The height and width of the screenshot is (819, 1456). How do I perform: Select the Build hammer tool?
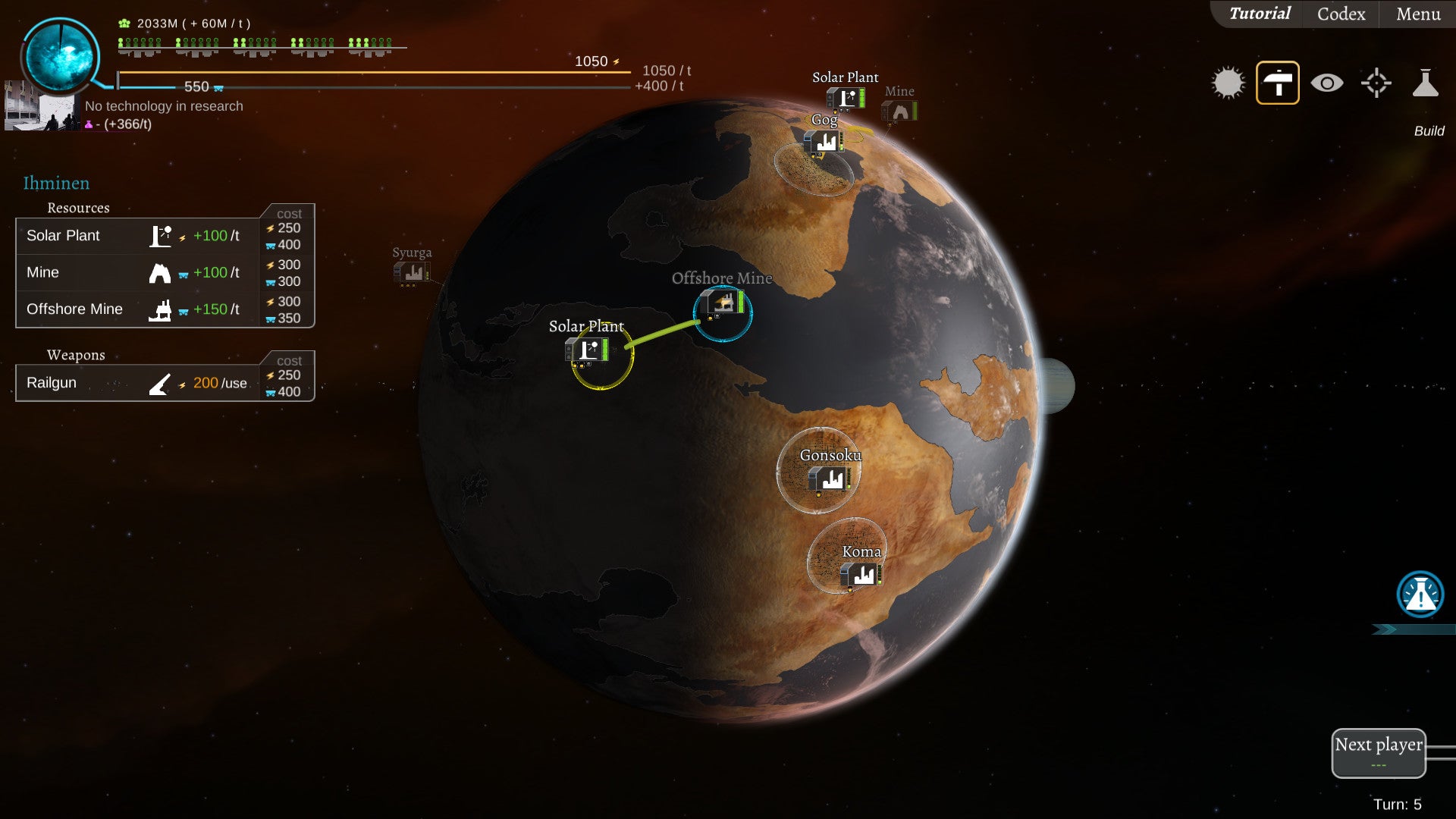click(1278, 83)
